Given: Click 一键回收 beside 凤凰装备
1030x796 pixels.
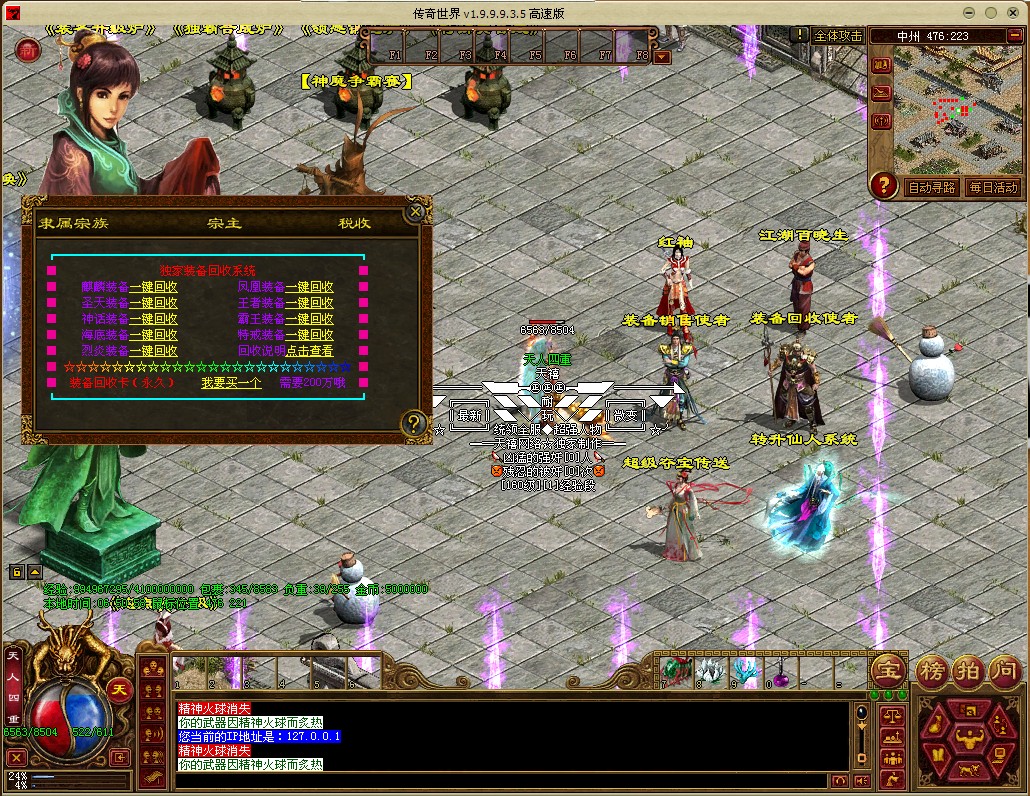Looking at the screenshot, I should 309,287.
